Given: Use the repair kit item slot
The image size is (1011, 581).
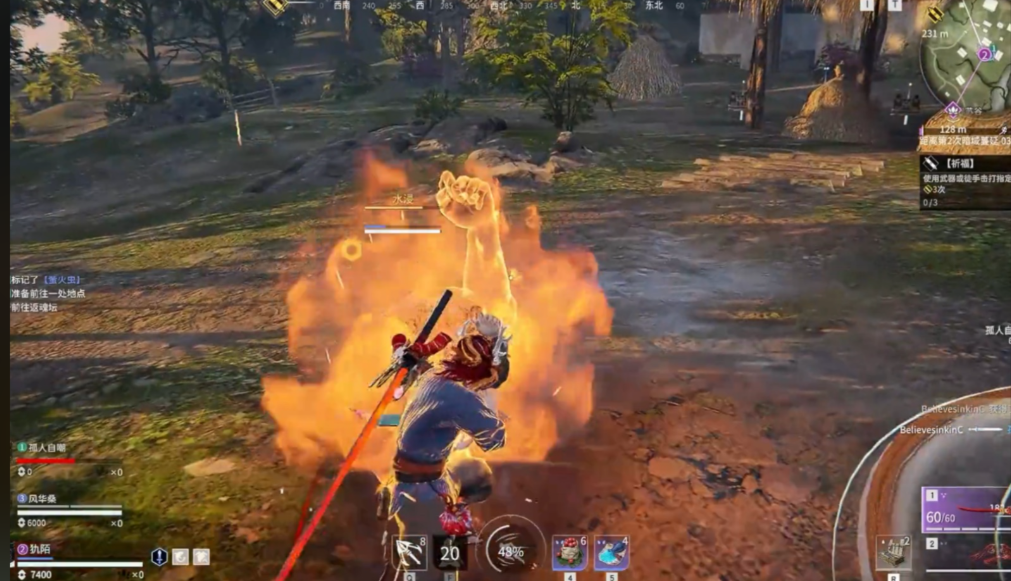Looking at the screenshot, I should tap(893, 553).
